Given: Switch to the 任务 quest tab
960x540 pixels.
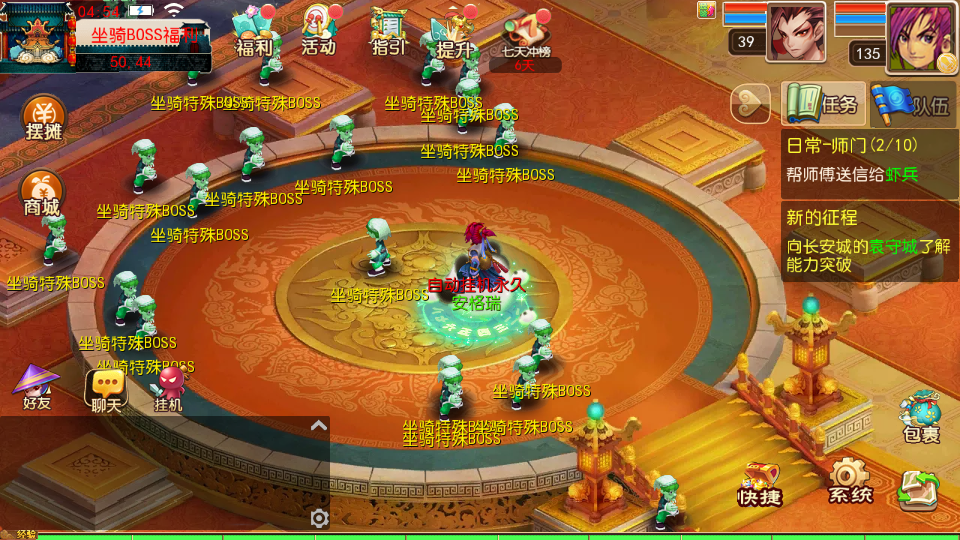Looking at the screenshot, I should (x=823, y=104).
